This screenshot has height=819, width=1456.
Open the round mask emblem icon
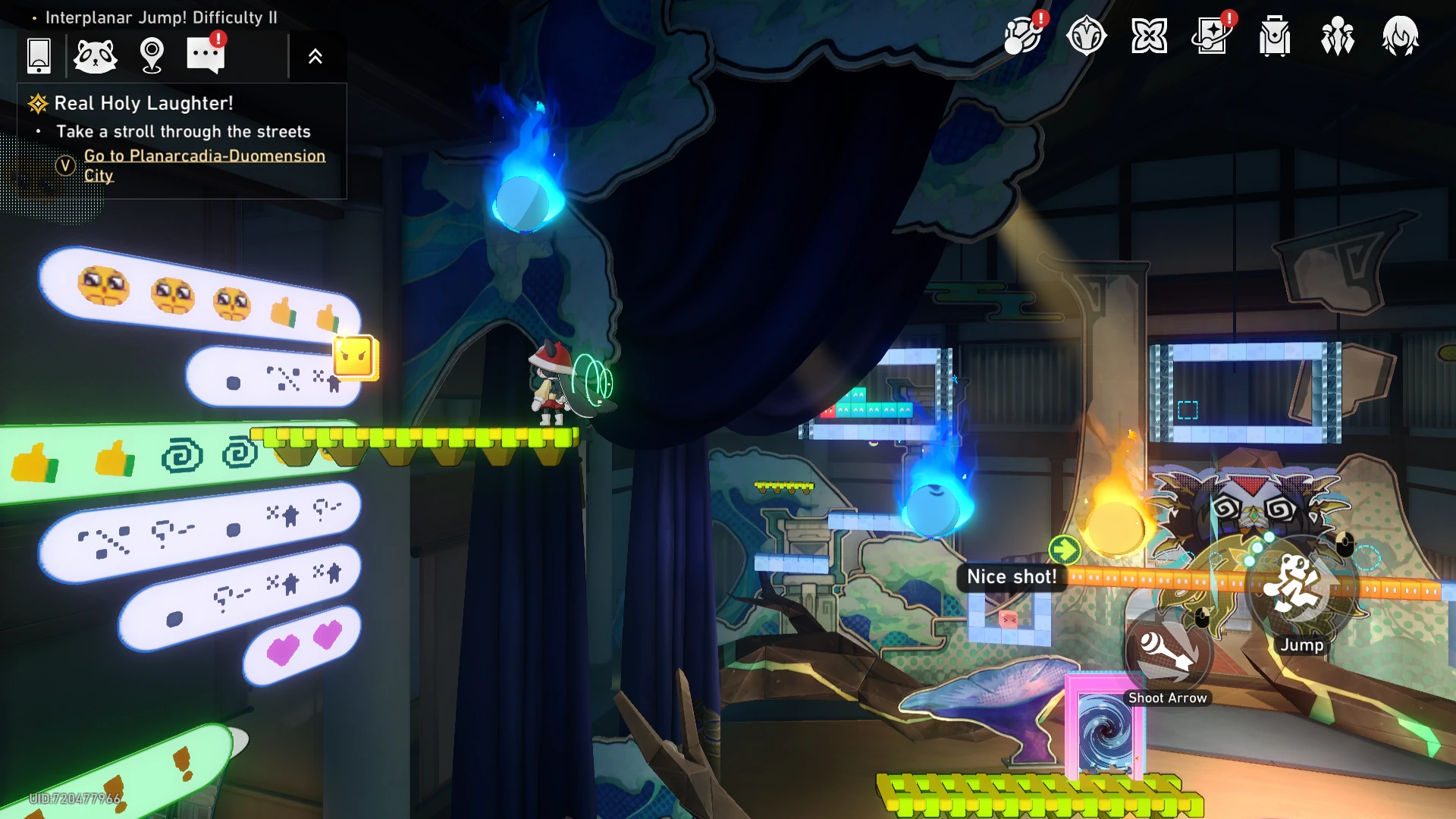click(1086, 36)
